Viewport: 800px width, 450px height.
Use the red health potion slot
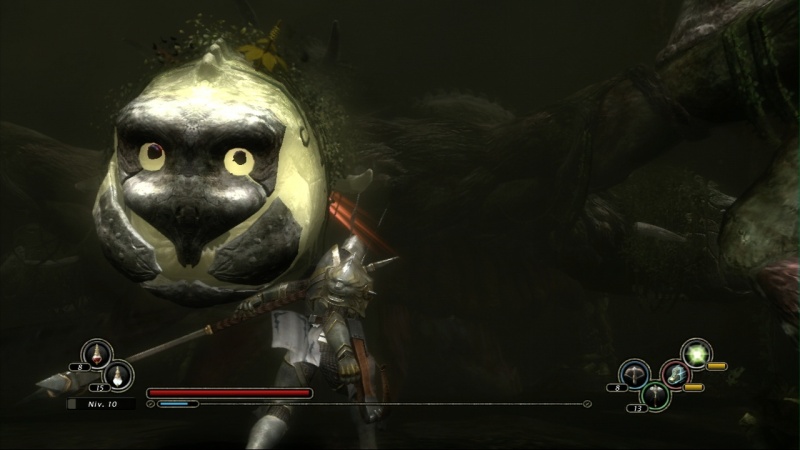pos(97,353)
